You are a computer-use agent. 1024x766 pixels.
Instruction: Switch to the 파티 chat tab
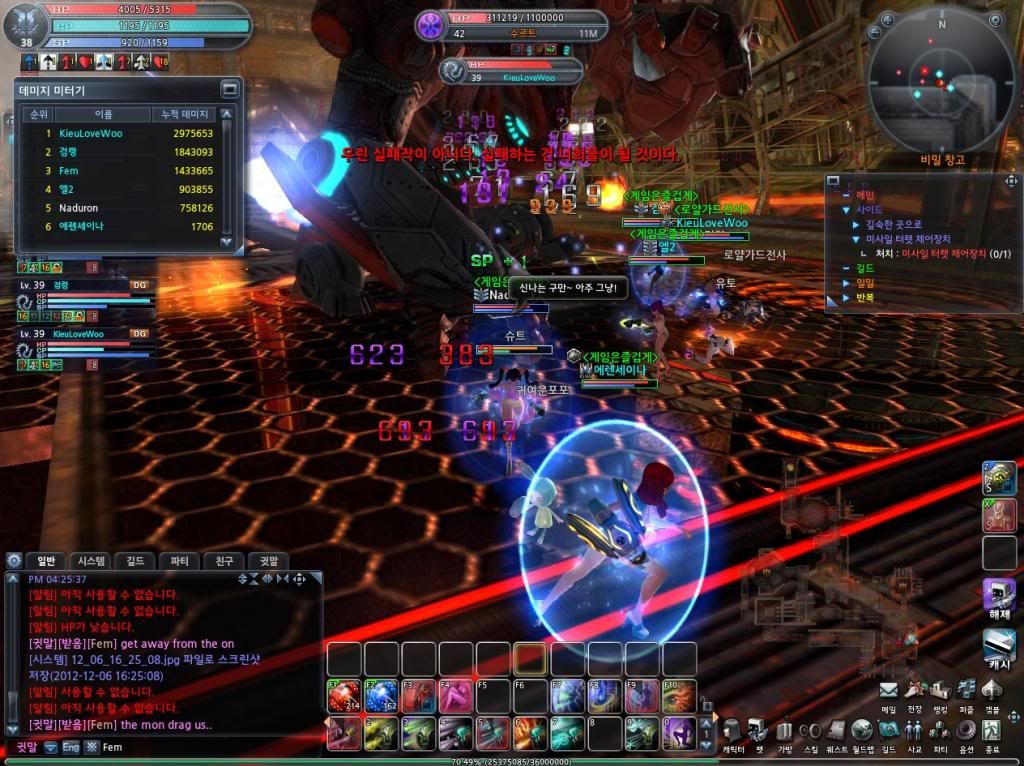pyautogui.click(x=180, y=561)
